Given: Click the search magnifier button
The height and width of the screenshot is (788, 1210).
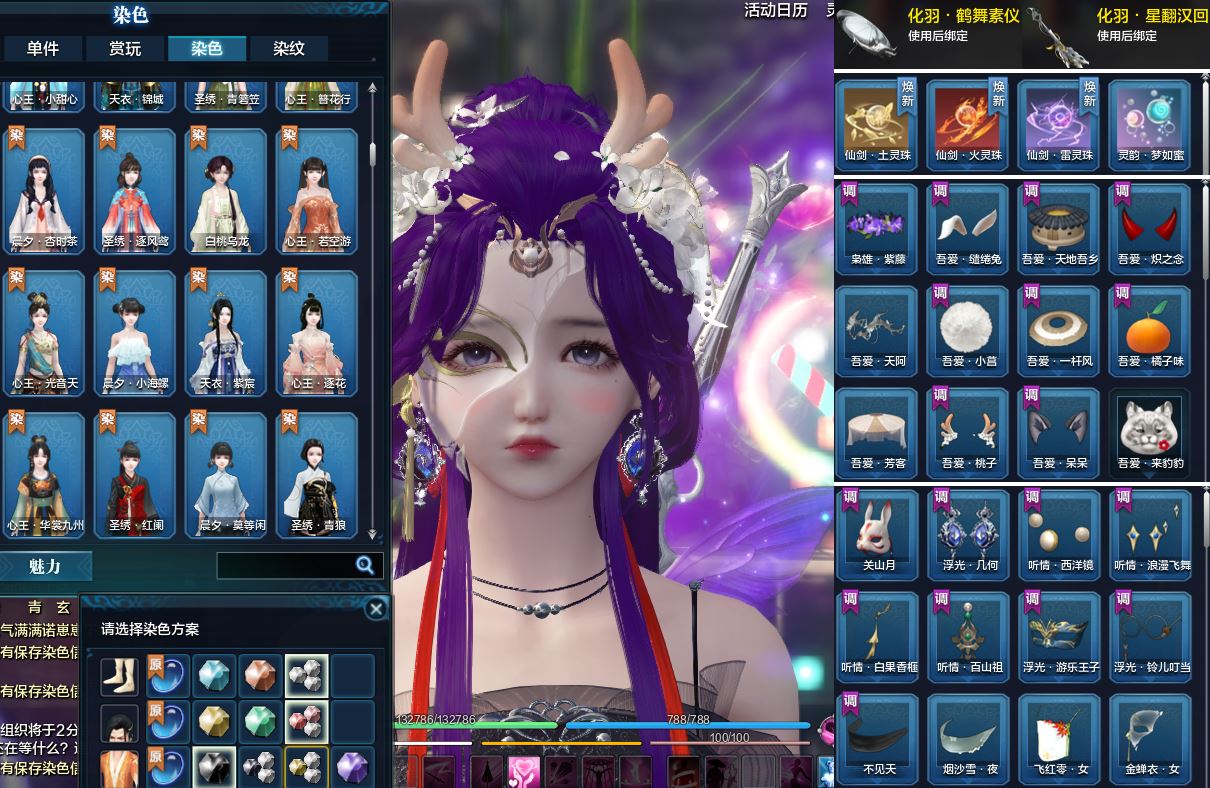Looking at the screenshot, I should coord(366,566).
